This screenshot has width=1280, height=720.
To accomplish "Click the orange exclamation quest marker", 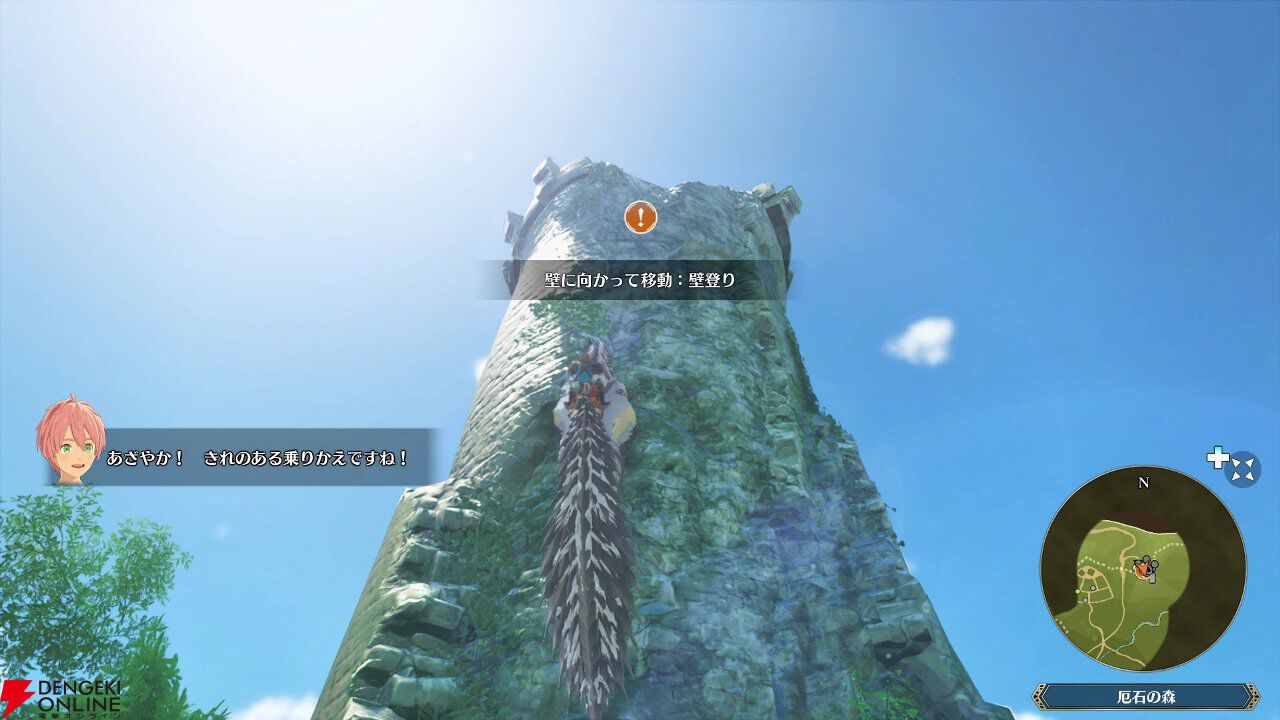I will (641, 216).
